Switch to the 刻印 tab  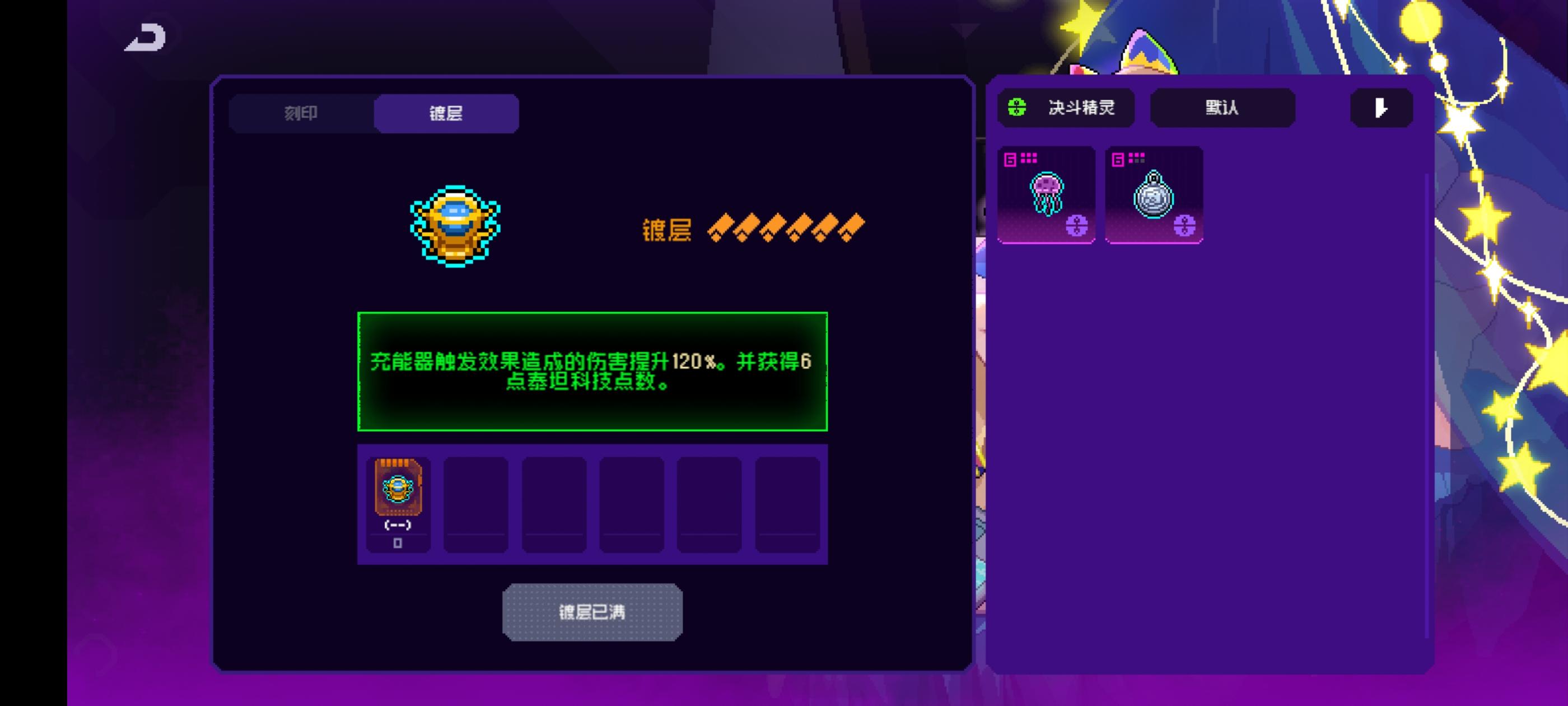pyautogui.click(x=300, y=113)
